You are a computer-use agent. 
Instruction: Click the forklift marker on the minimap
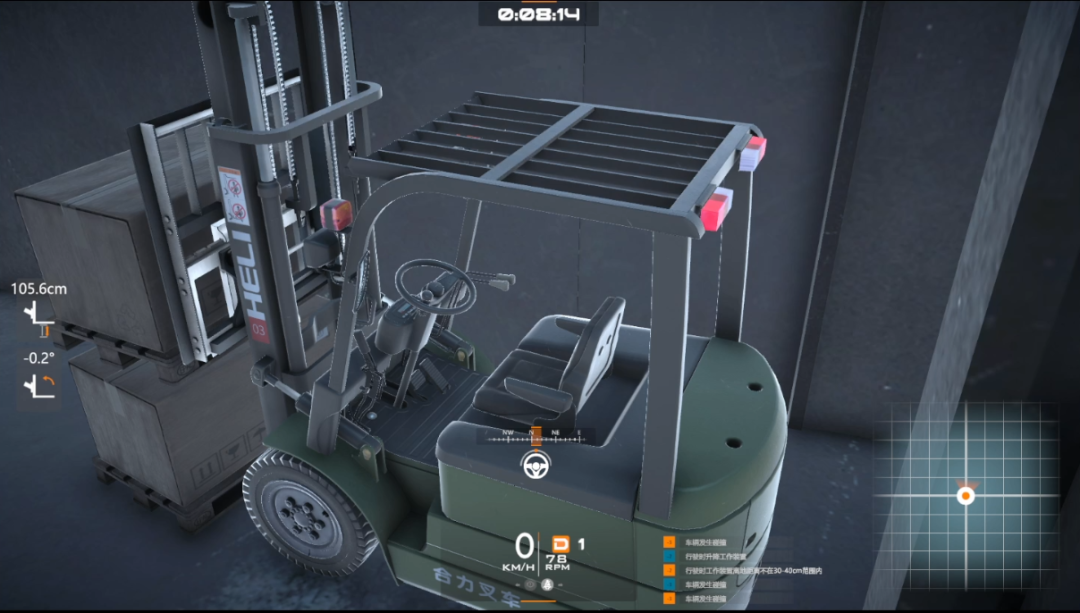click(966, 495)
